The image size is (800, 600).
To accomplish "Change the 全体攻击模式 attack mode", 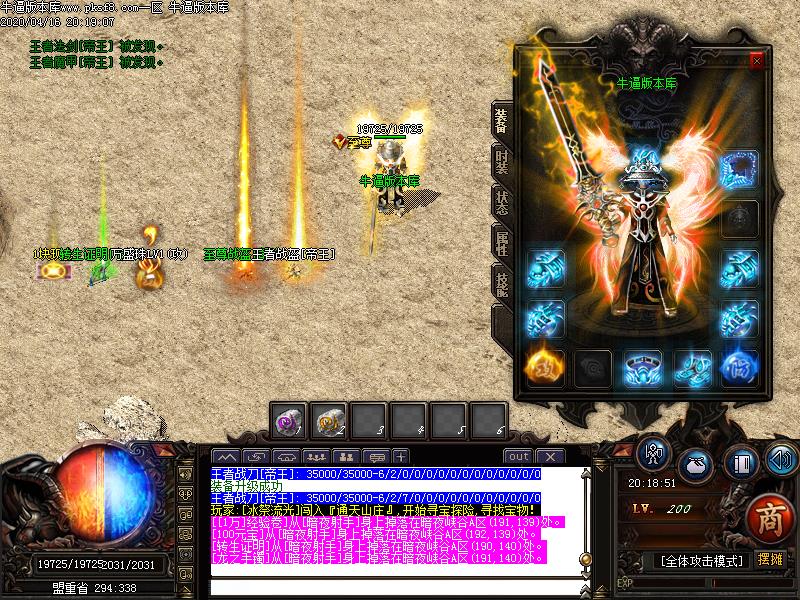I will coord(700,561).
